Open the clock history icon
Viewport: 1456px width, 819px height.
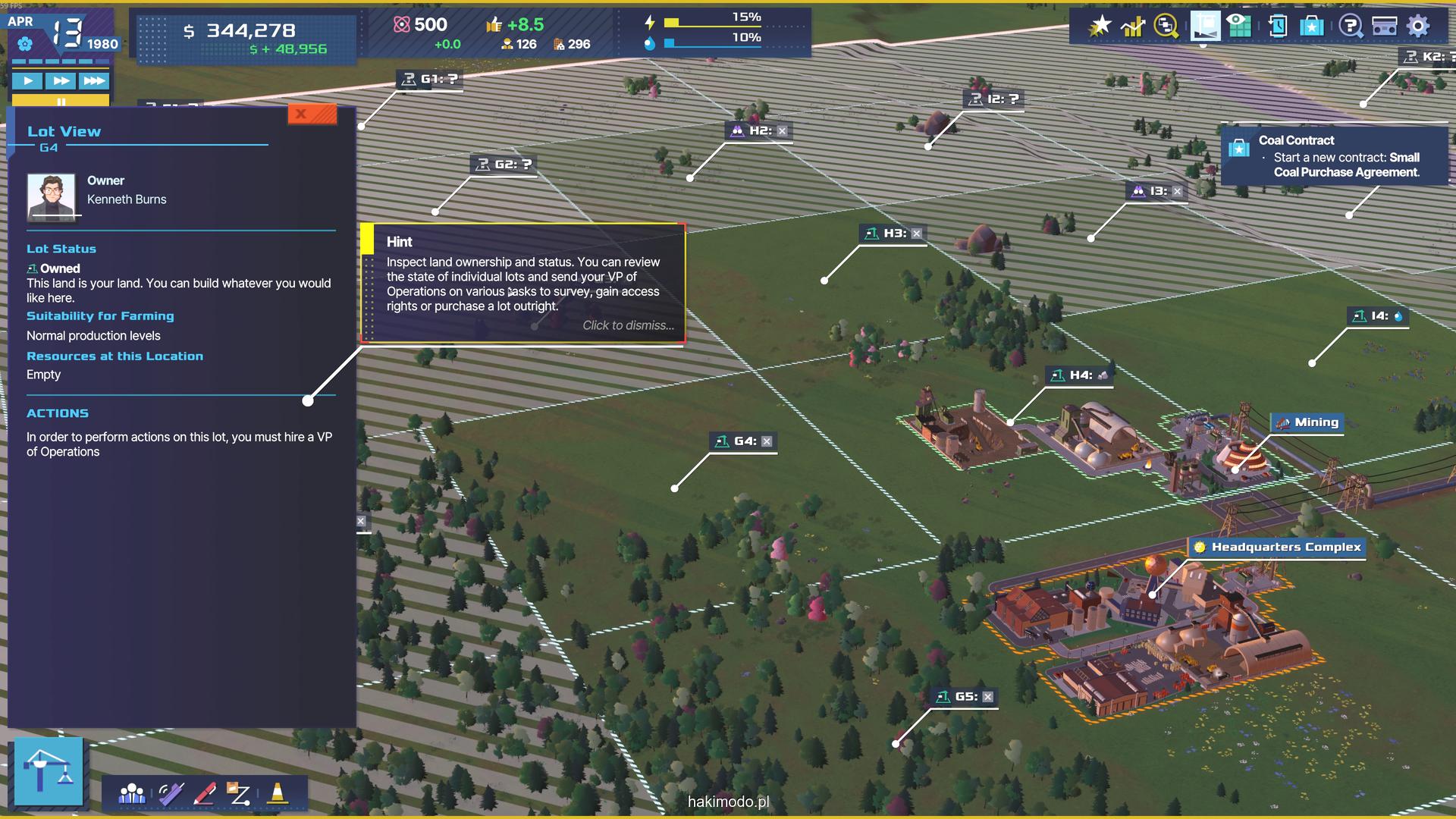point(1278,27)
